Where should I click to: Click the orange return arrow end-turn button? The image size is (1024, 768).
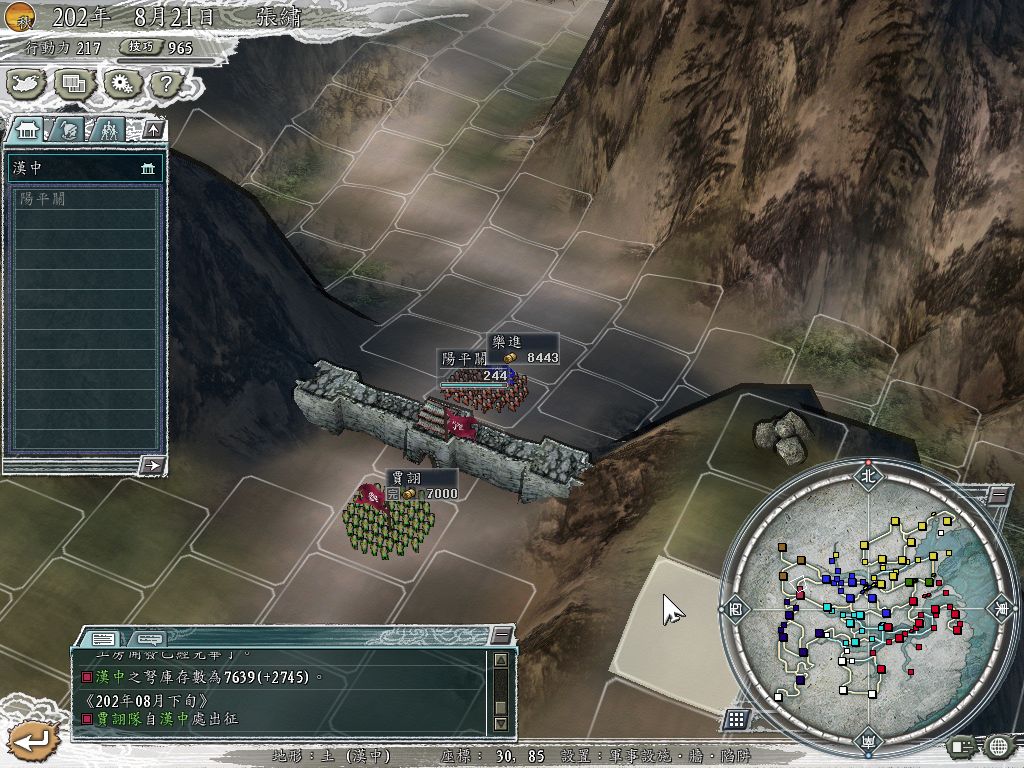coord(32,741)
